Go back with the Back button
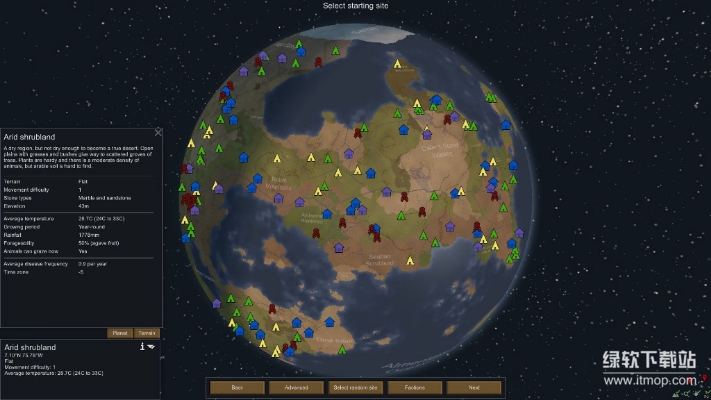The height and width of the screenshot is (400, 711). point(237,387)
